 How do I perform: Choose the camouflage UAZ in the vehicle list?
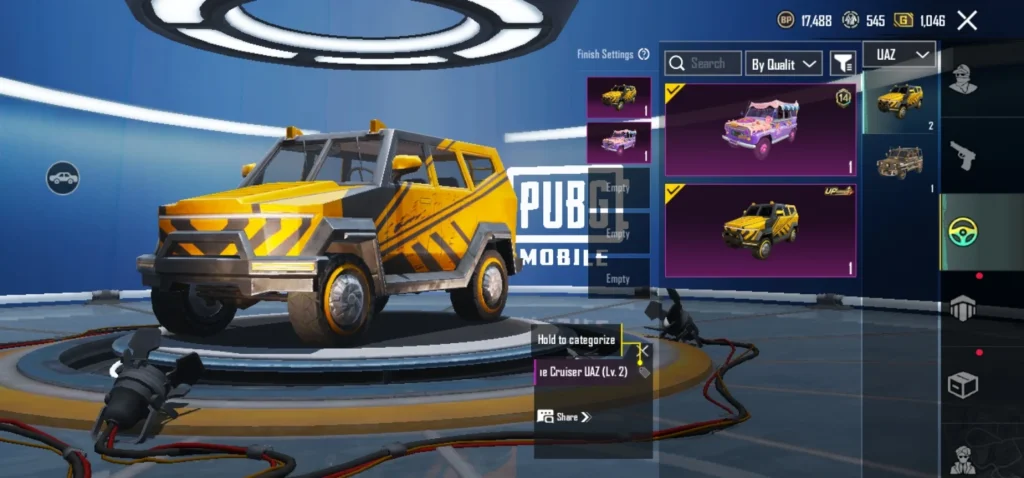point(900,163)
